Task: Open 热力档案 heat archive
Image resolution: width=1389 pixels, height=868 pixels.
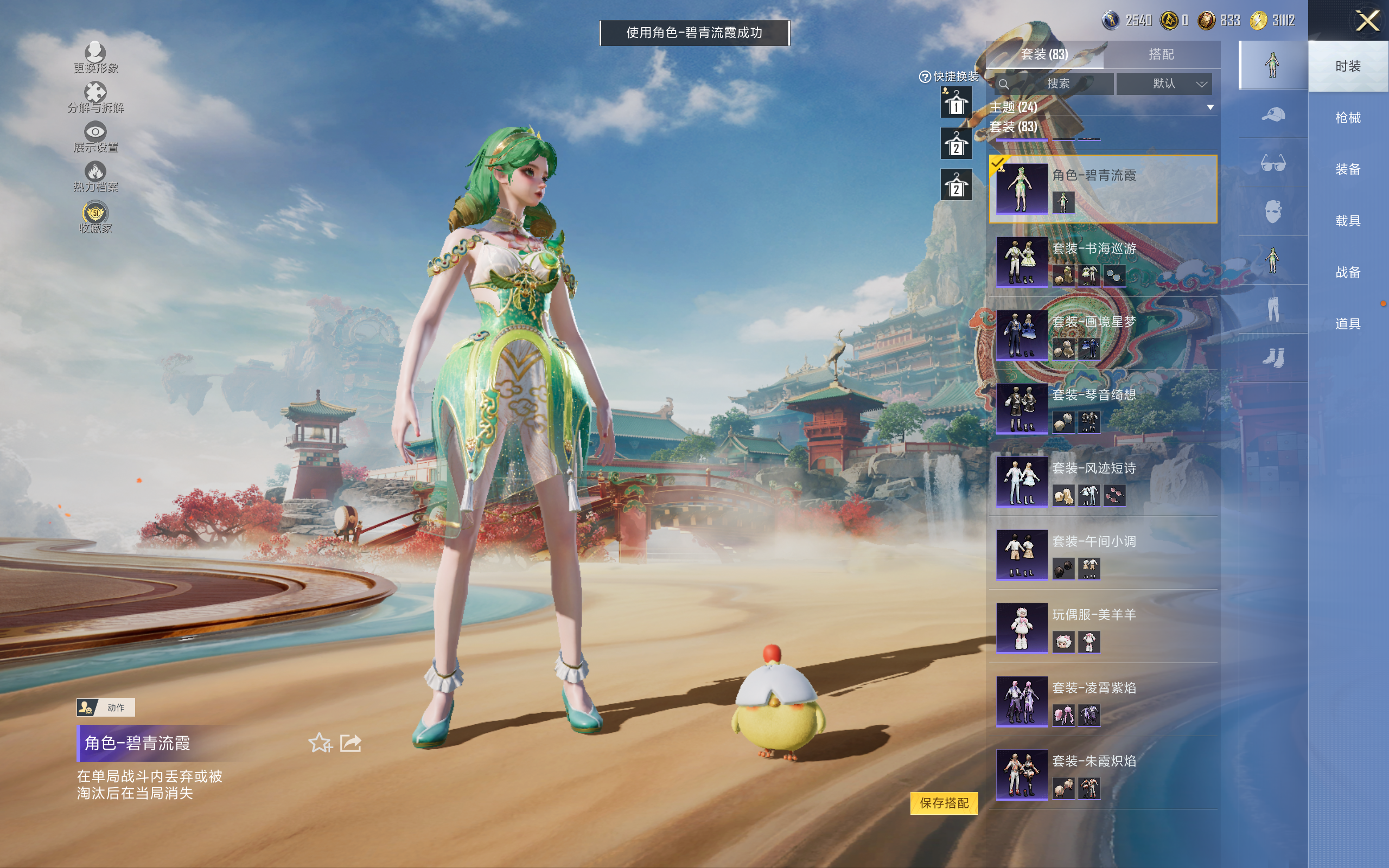Action: click(95, 176)
